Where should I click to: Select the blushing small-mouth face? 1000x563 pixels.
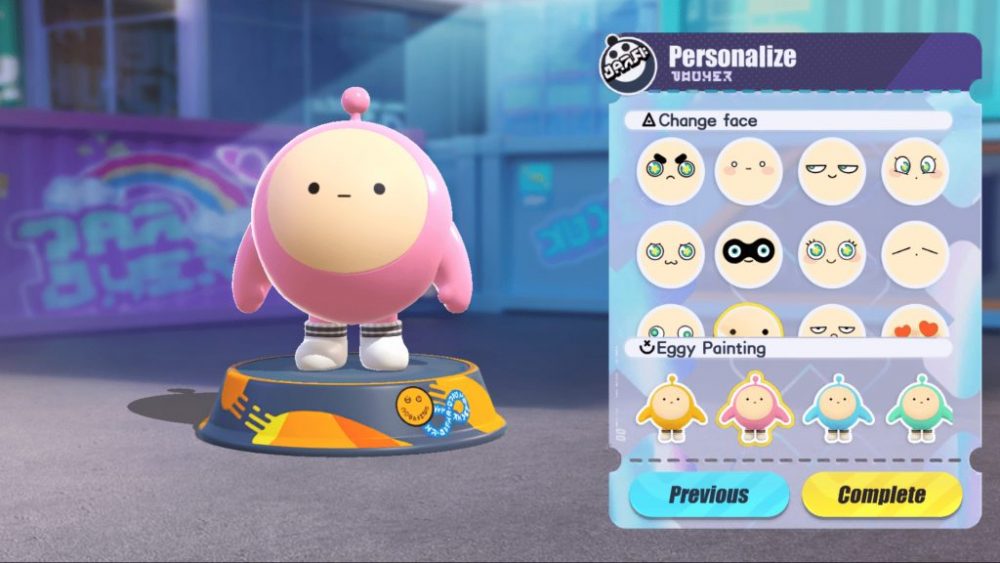[x=749, y=170]
